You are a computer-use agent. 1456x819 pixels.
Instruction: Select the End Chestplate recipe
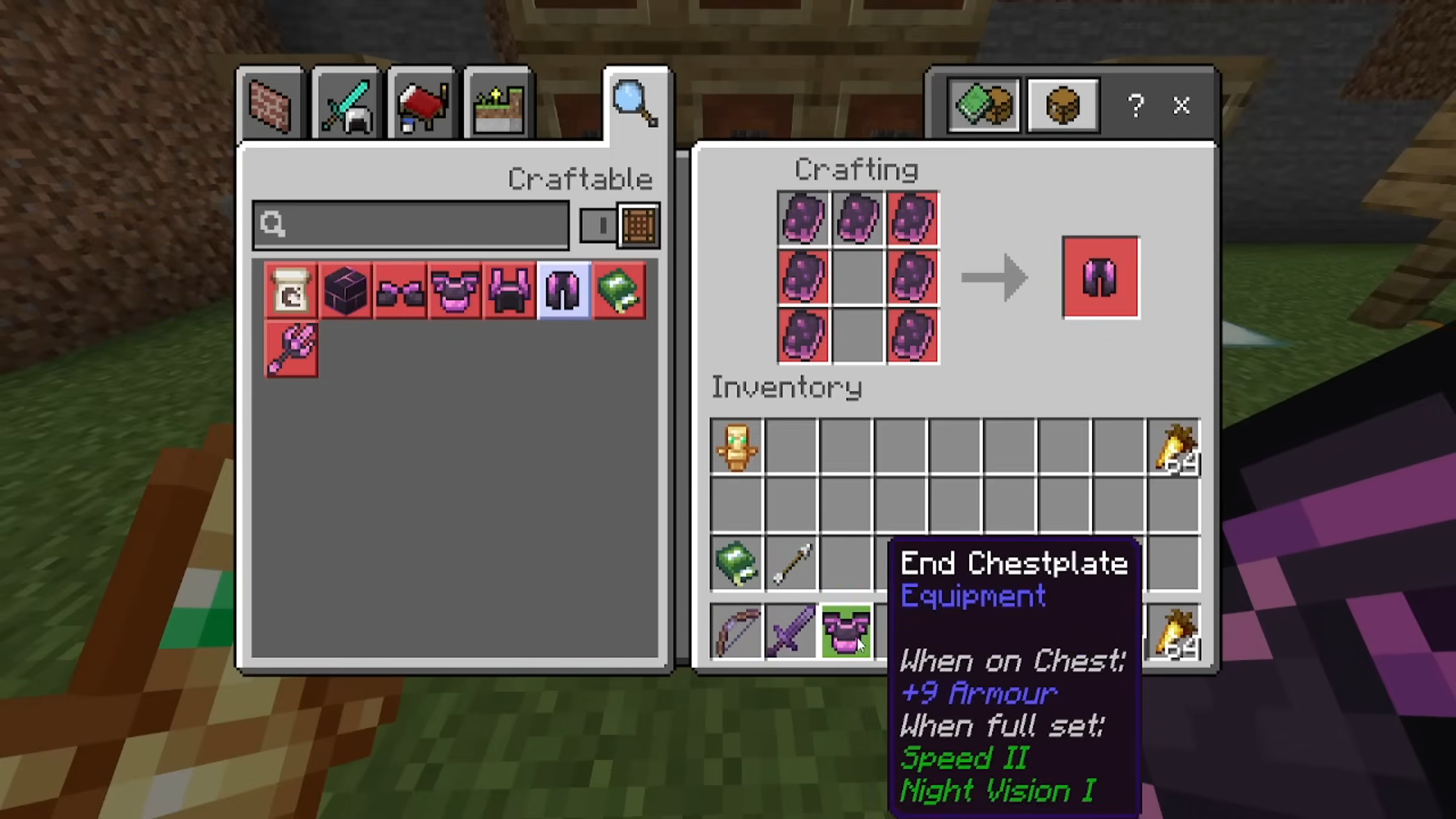tap(455, 291)
